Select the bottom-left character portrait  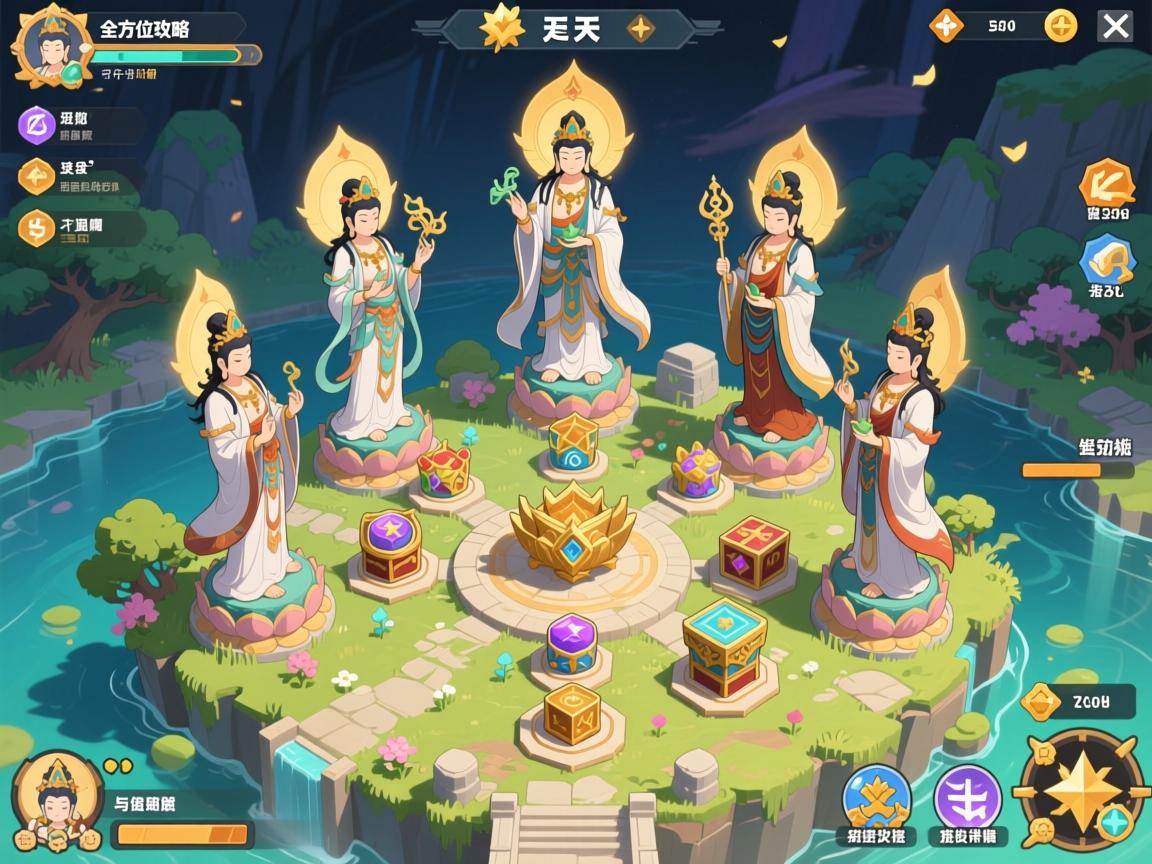coord(56,800)
